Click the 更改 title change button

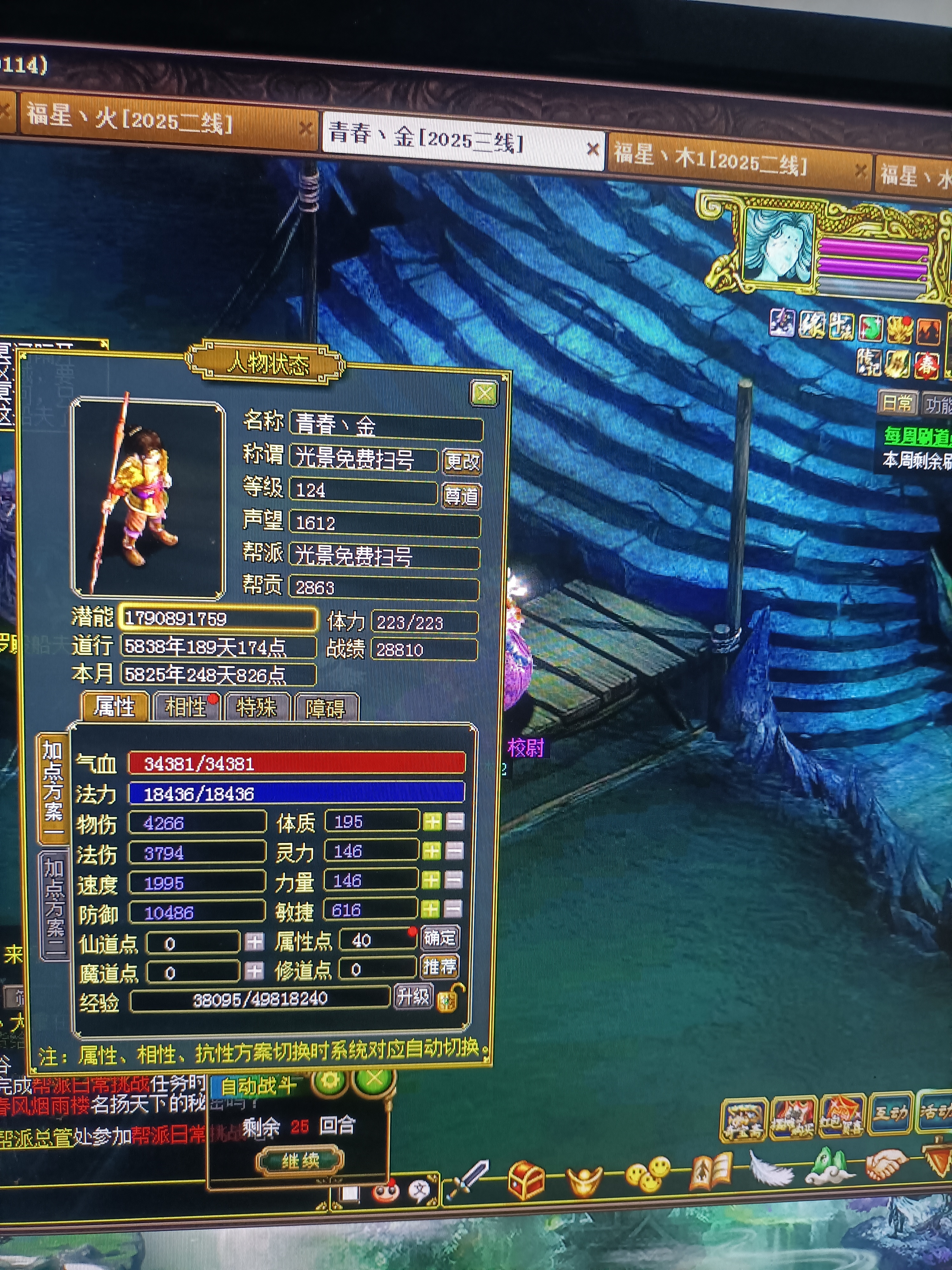click(462, 460)
